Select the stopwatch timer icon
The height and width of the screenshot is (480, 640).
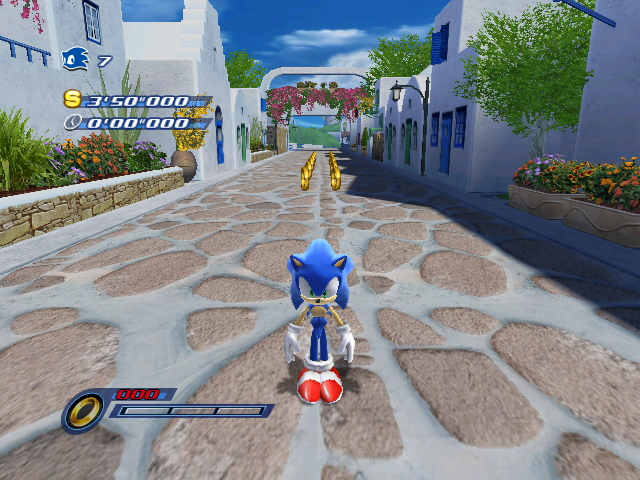point(72,123)
